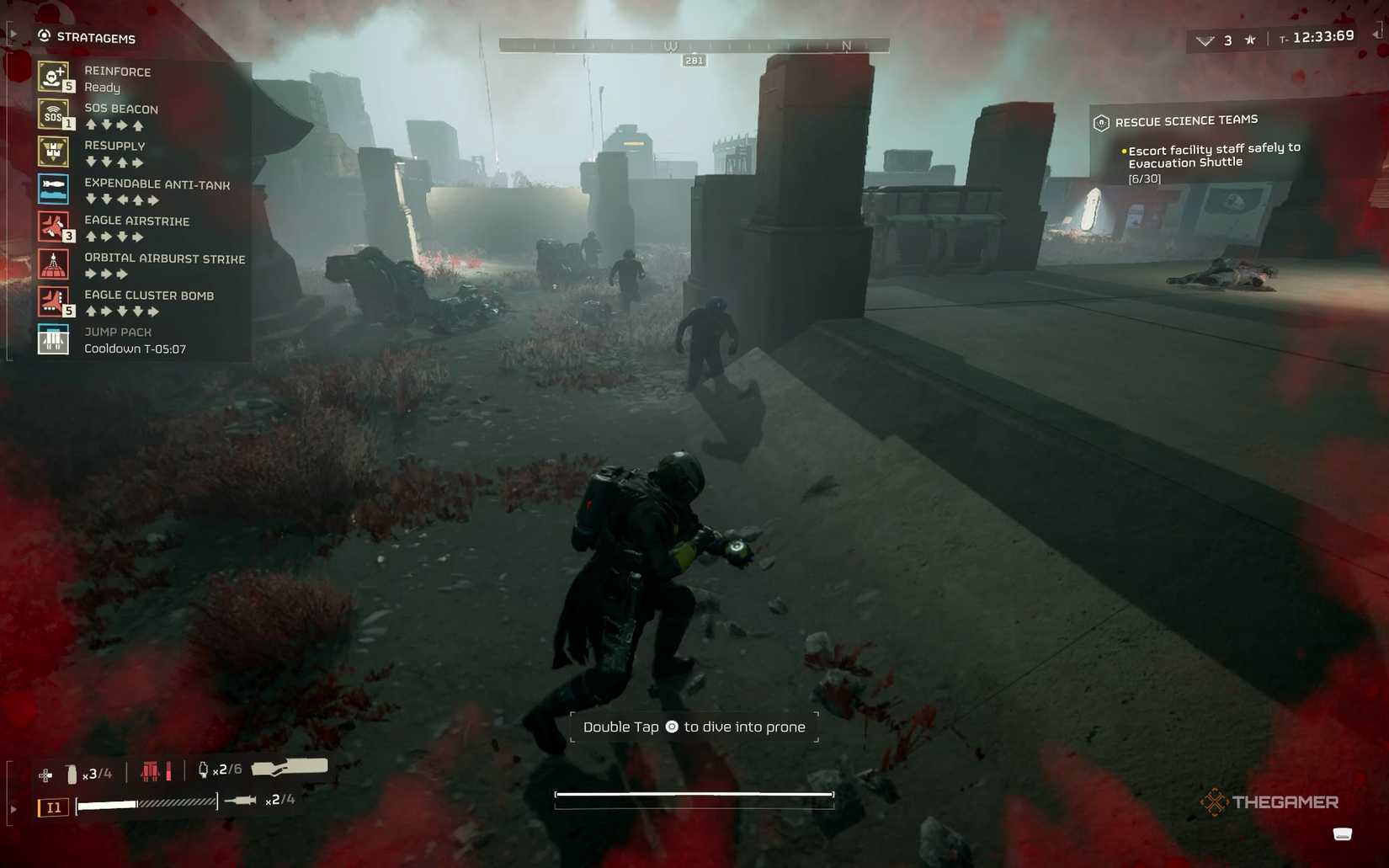This screenshot has height=868, width=1389.
Task: Select the Reinforce stratagem icon
Action: (53, 78)
